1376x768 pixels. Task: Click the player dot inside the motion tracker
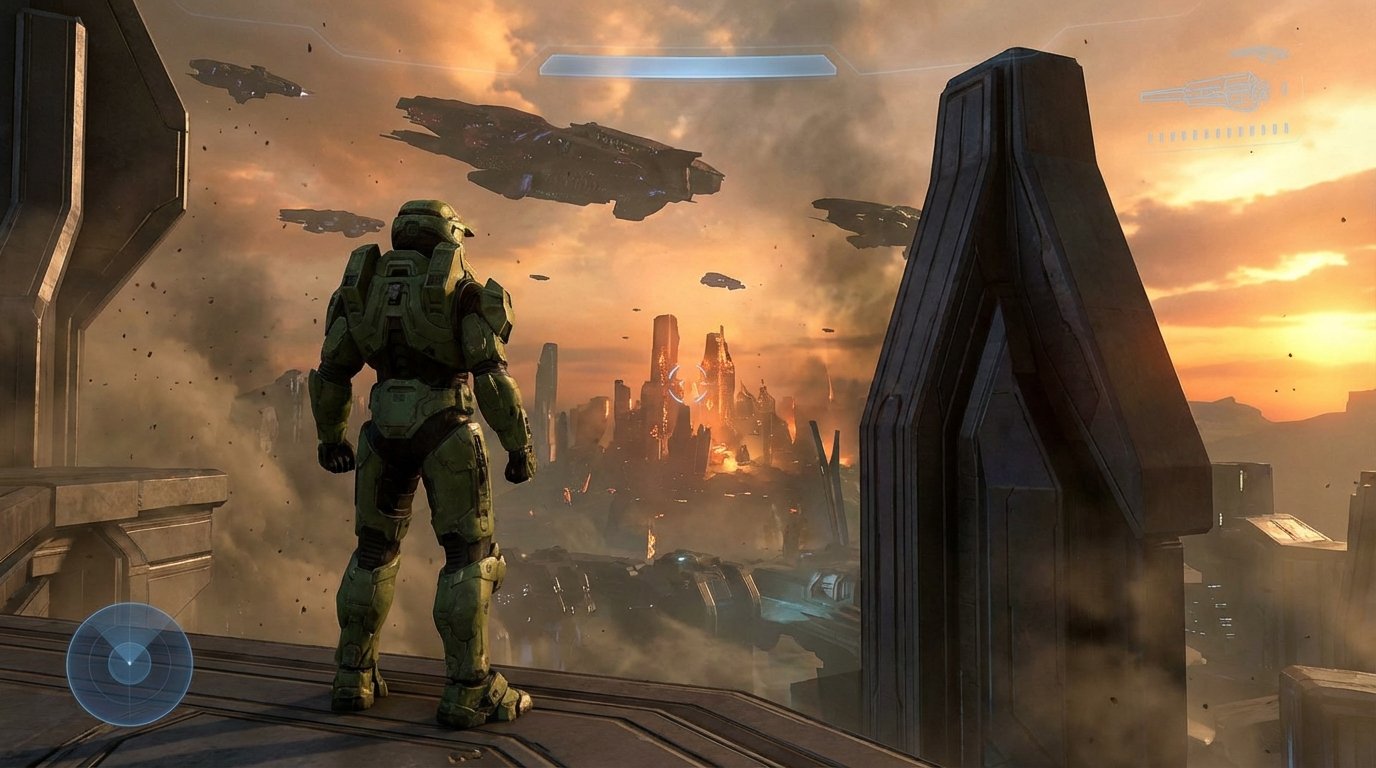click(130, 663)
